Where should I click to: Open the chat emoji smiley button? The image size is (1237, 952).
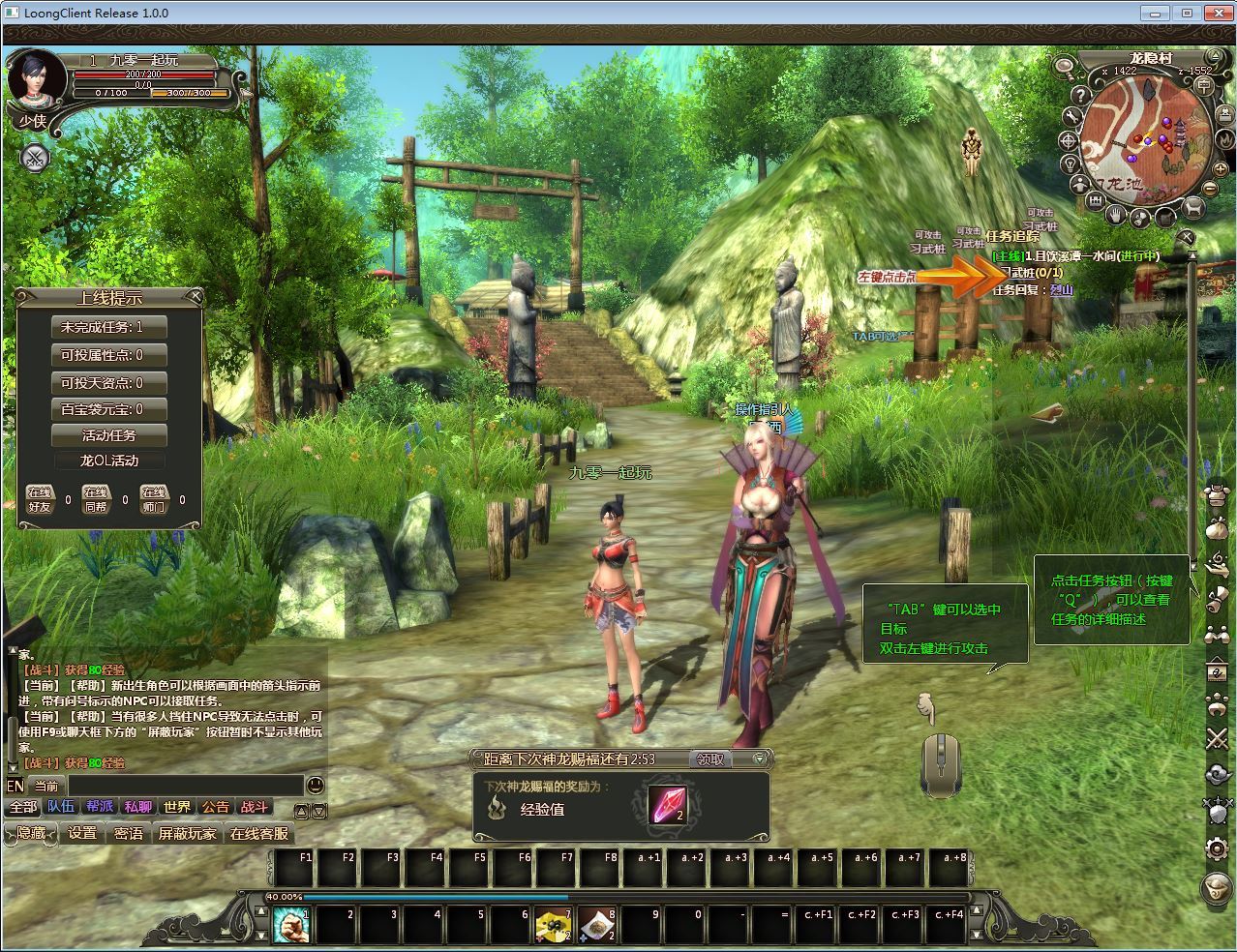click(315, 786)
